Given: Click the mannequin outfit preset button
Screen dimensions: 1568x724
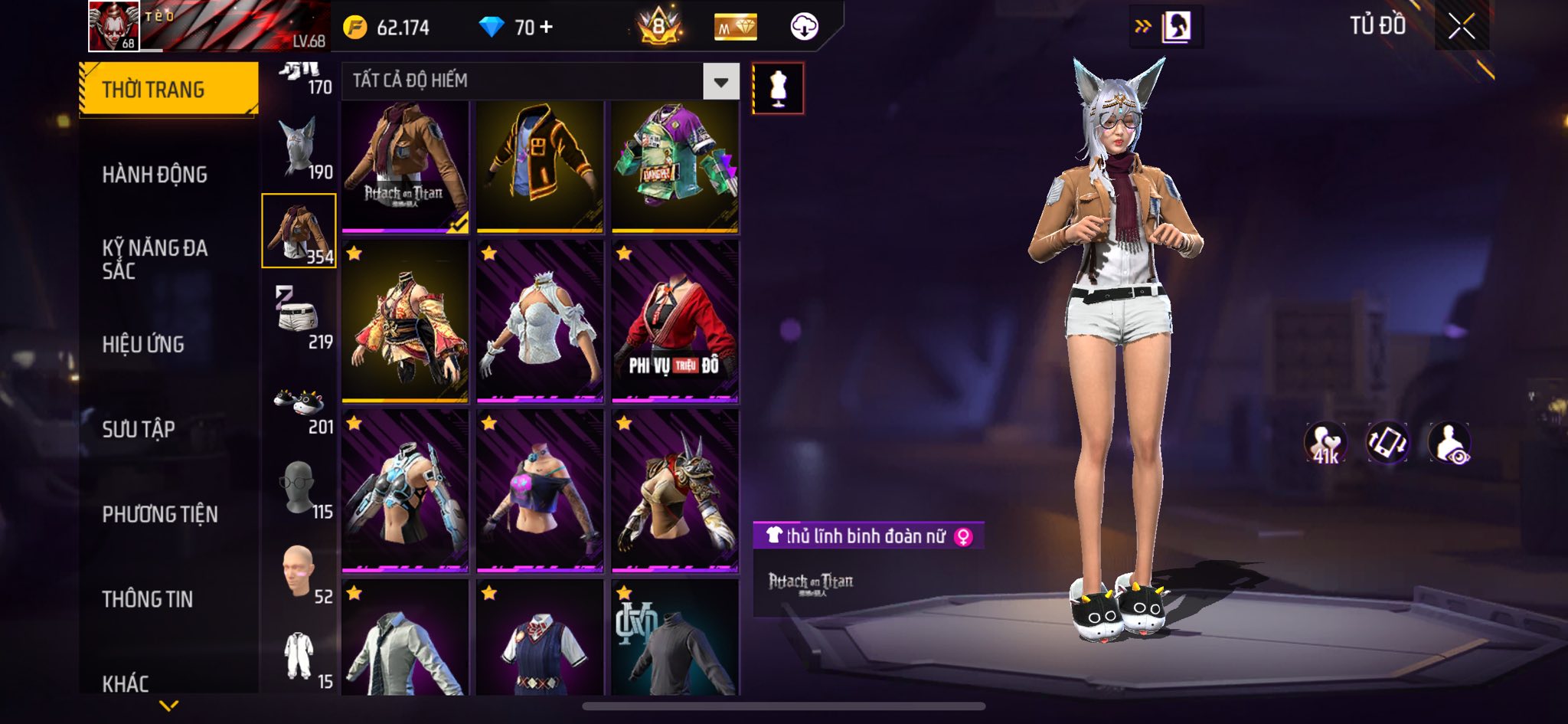Looking at the screenshot, I should (778, 88).
